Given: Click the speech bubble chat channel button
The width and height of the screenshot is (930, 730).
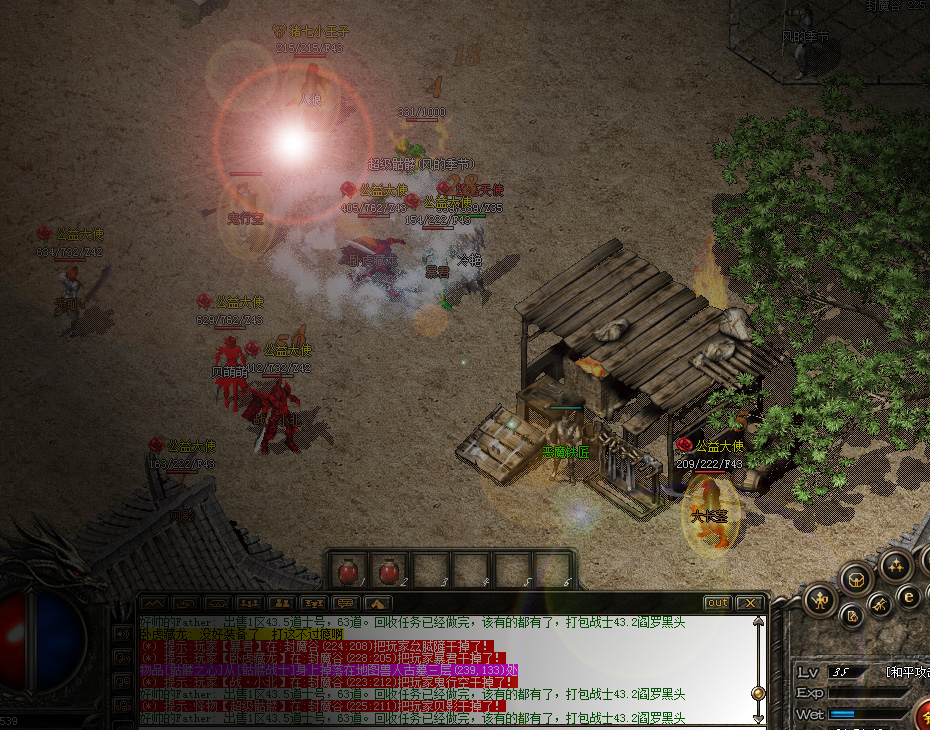Looking at the screenshot, I should coord(345,603).
